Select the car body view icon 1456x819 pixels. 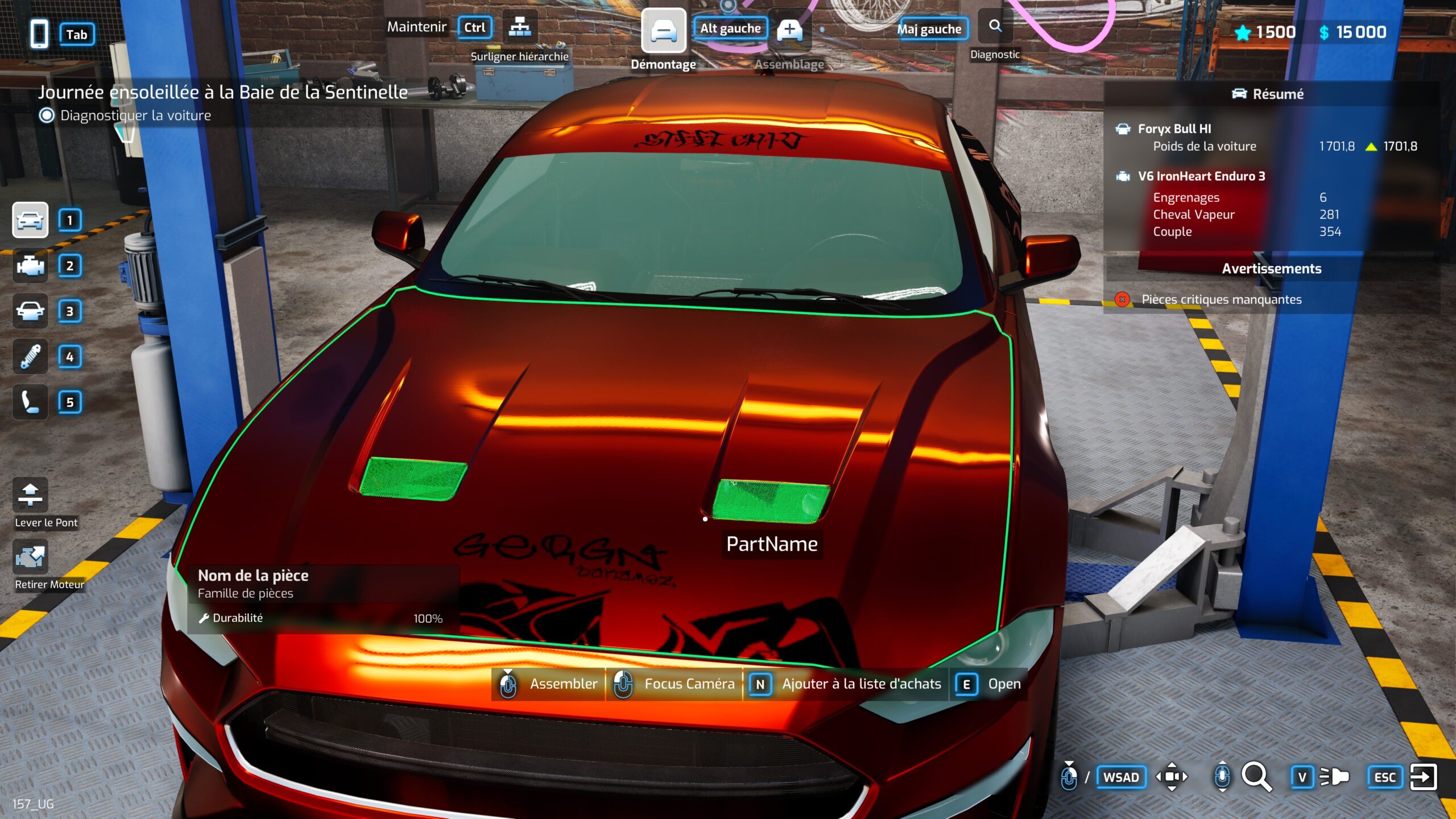(30, 220)
